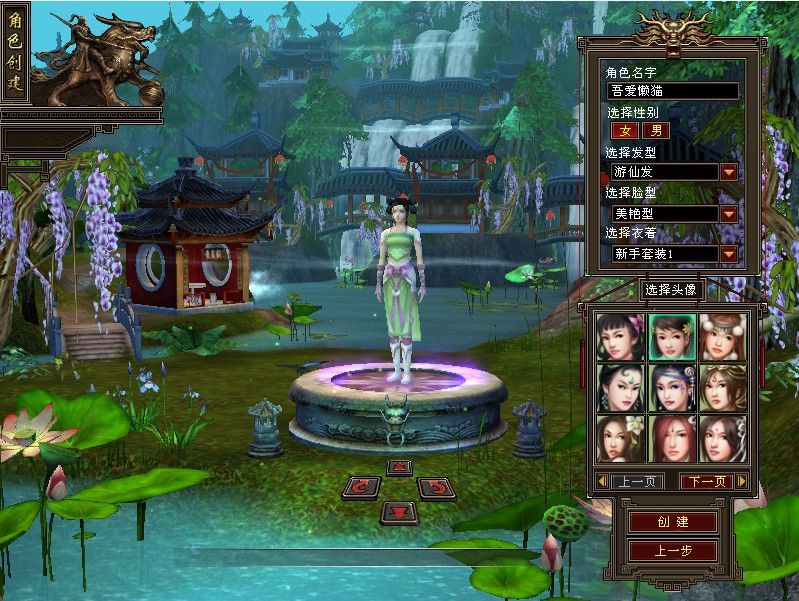Choose the portrait with red fur-trimmed hat
The width and height of the screenshot is (799, 601).
722,337
